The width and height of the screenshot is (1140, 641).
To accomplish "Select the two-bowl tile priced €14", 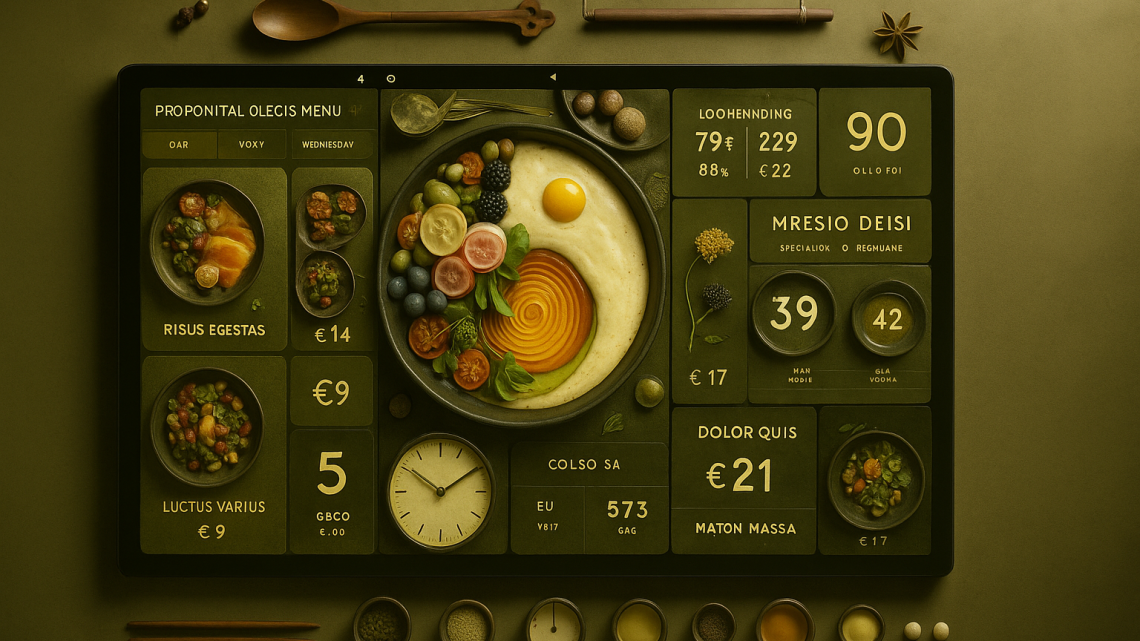I will [x=332, y=258].
